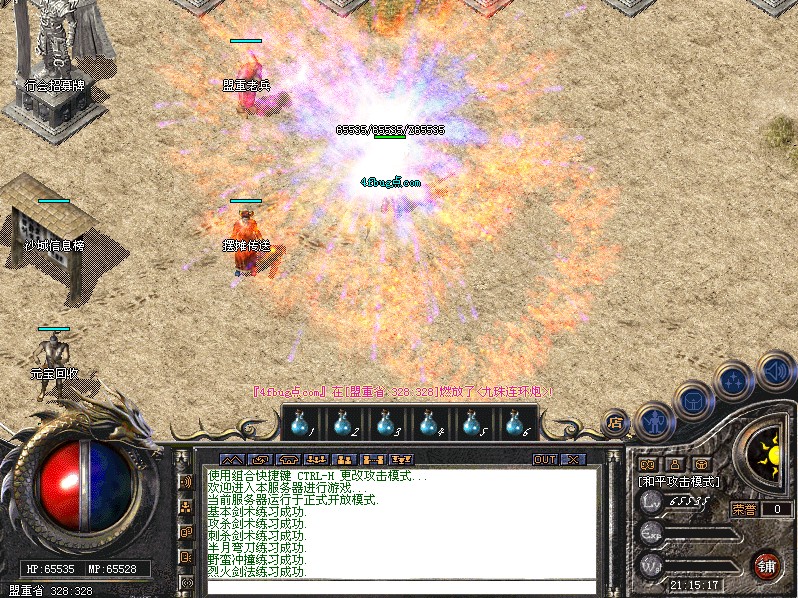The image size is (798, 598).
Task: Click the 荣誉 honor label
Action: [744, 509]
